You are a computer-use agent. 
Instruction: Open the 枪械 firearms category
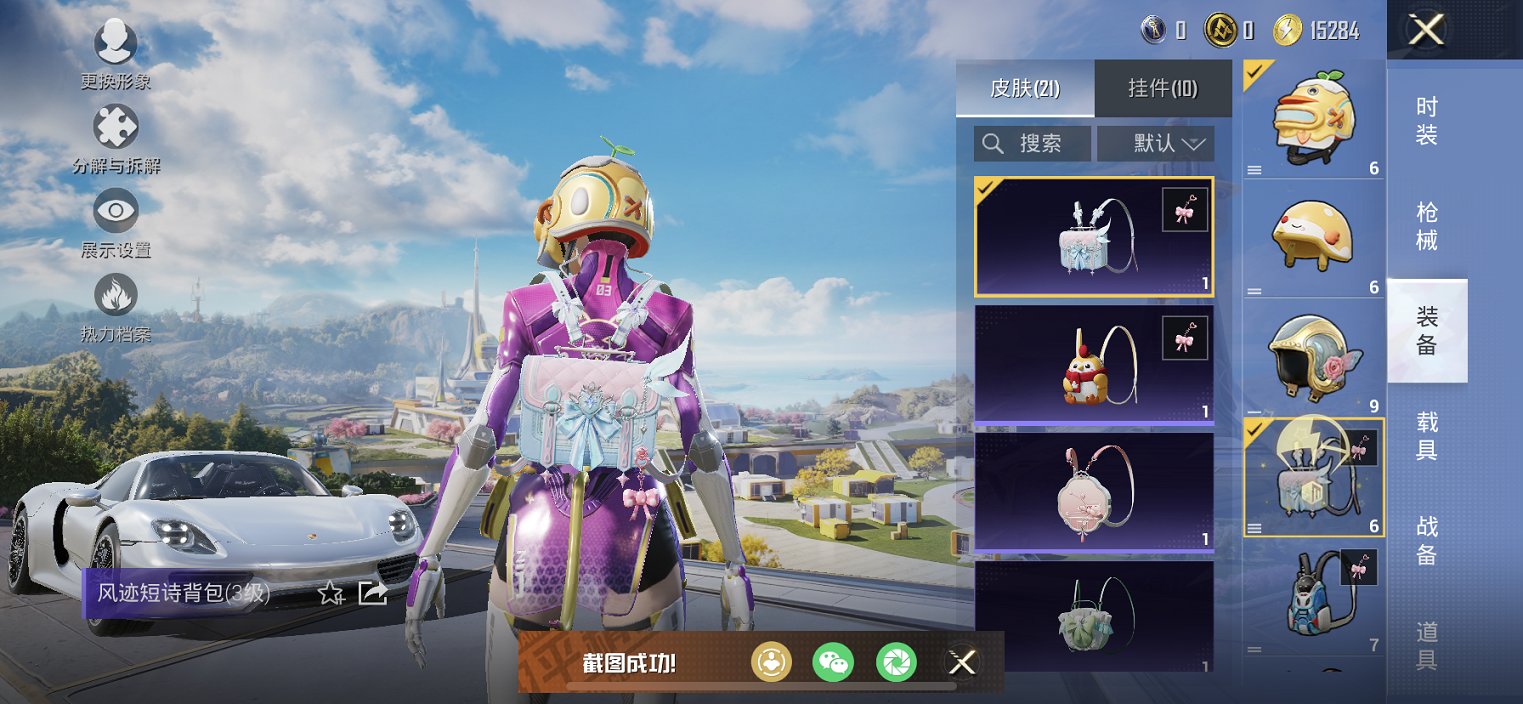pyautogui.click(x=1427, y=226)
